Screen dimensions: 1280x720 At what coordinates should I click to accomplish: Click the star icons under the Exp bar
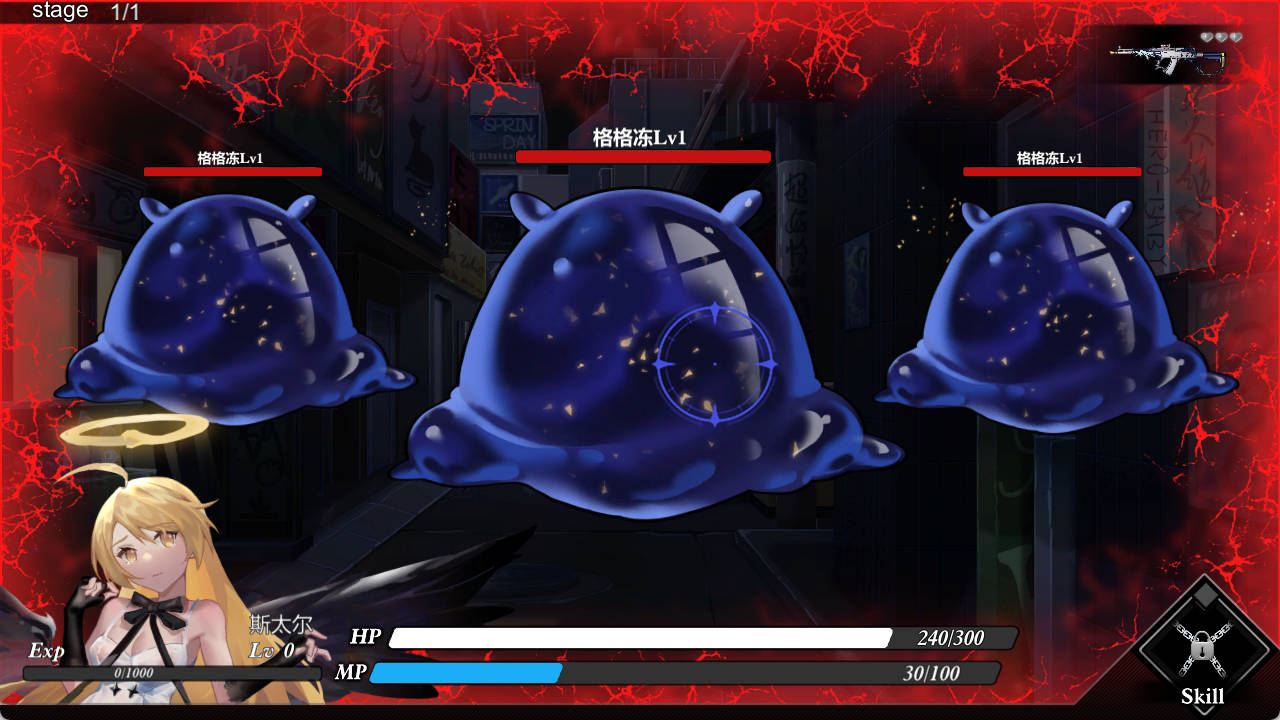click(x=123, y=690)
